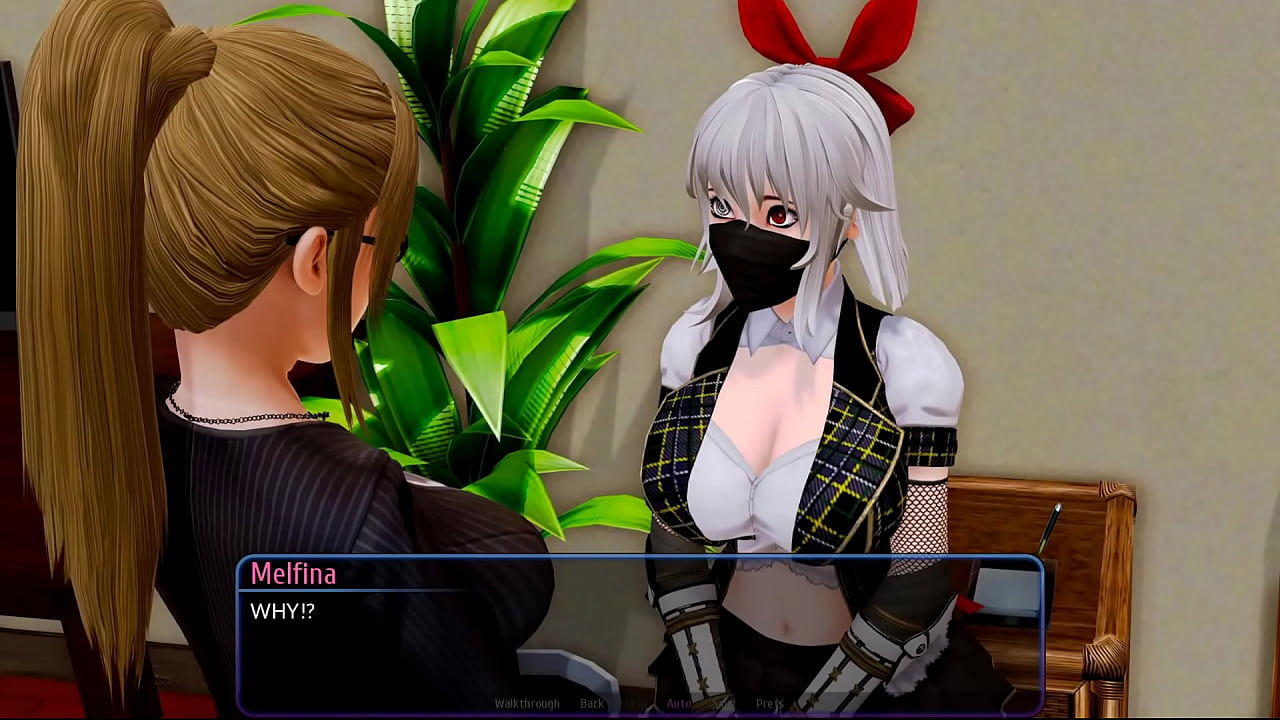Toggle Auto dialogue advance
This screenshot has width=1280, height=720.
click(x=679, y=703)
